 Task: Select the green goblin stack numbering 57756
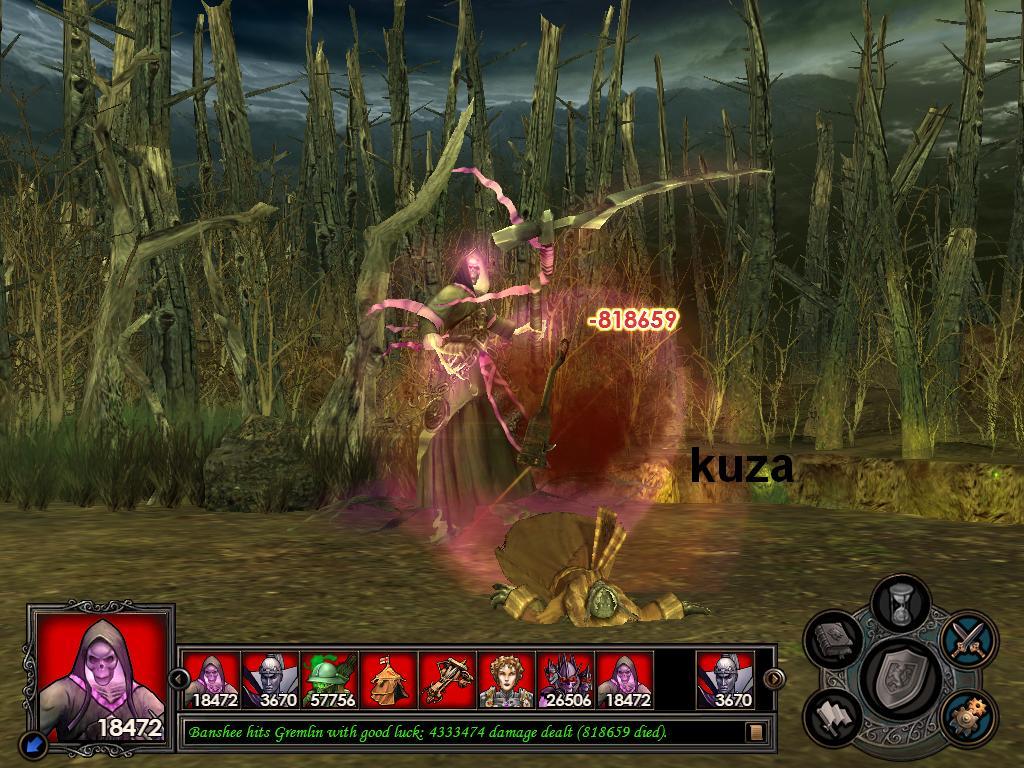point(330,680)
